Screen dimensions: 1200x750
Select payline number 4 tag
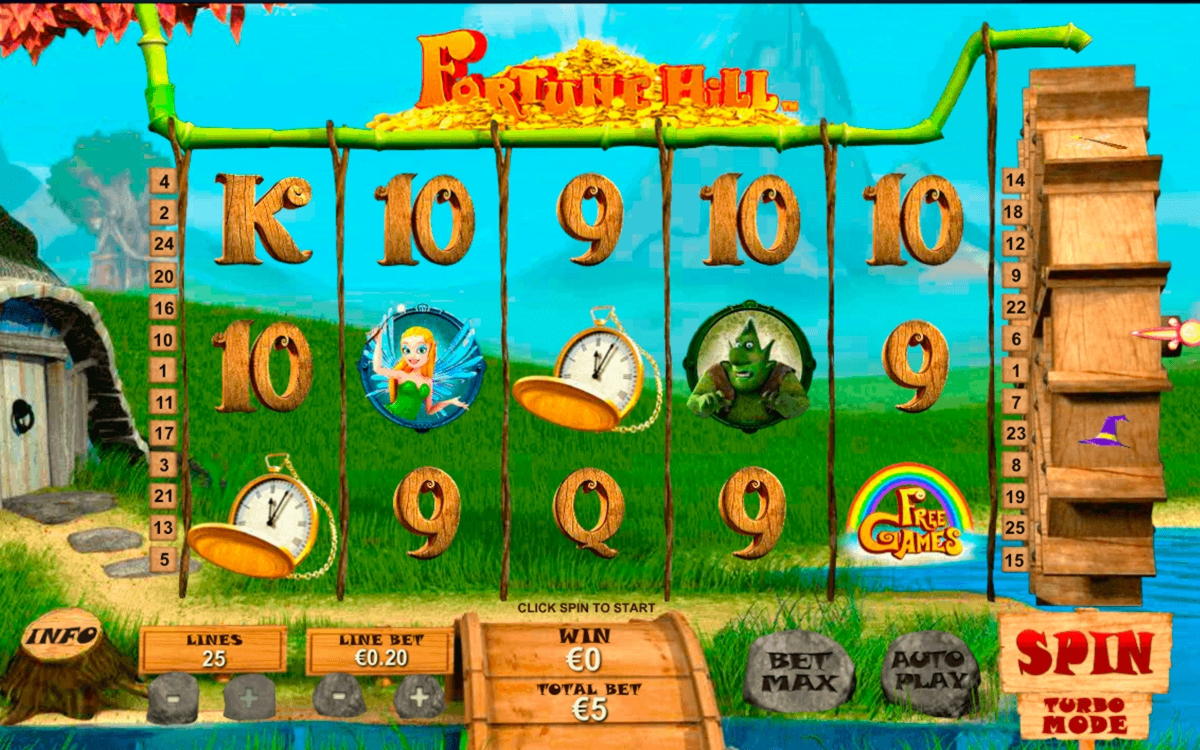tap(163, 181)
